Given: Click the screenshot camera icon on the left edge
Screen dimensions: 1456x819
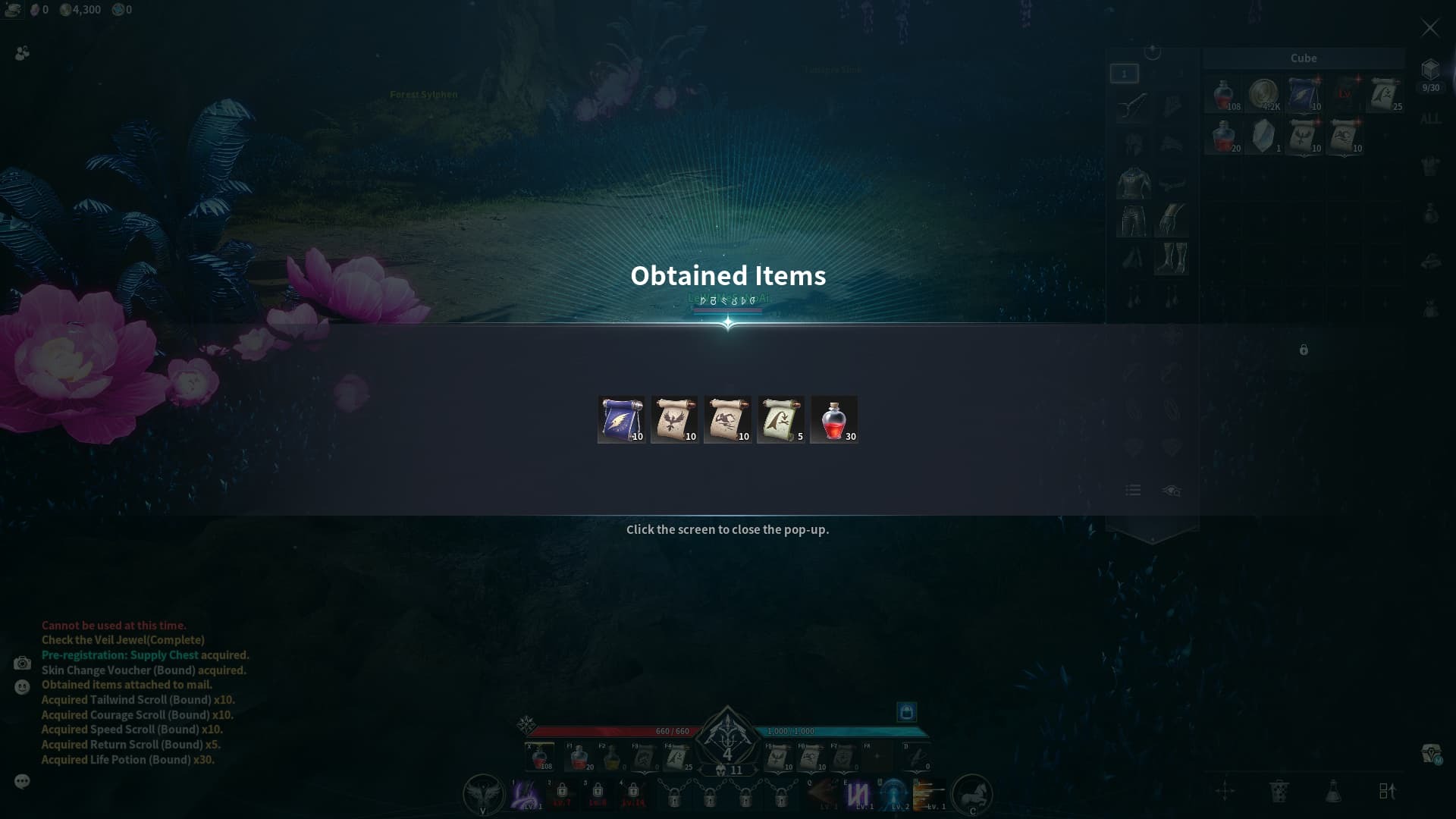Looking at the screenshot, I should click(x=22, y=663).
